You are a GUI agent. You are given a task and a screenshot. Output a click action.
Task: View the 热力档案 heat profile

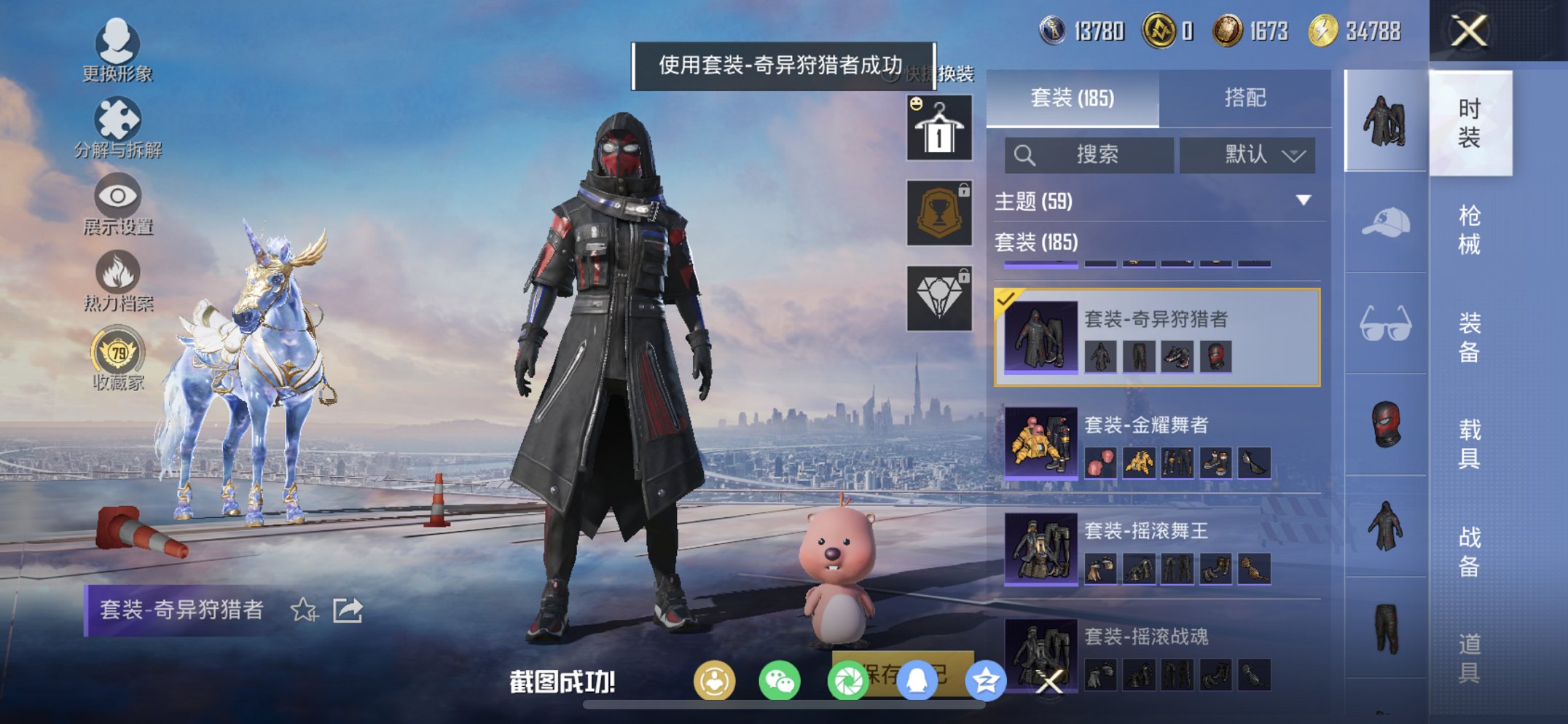(117, 280)
